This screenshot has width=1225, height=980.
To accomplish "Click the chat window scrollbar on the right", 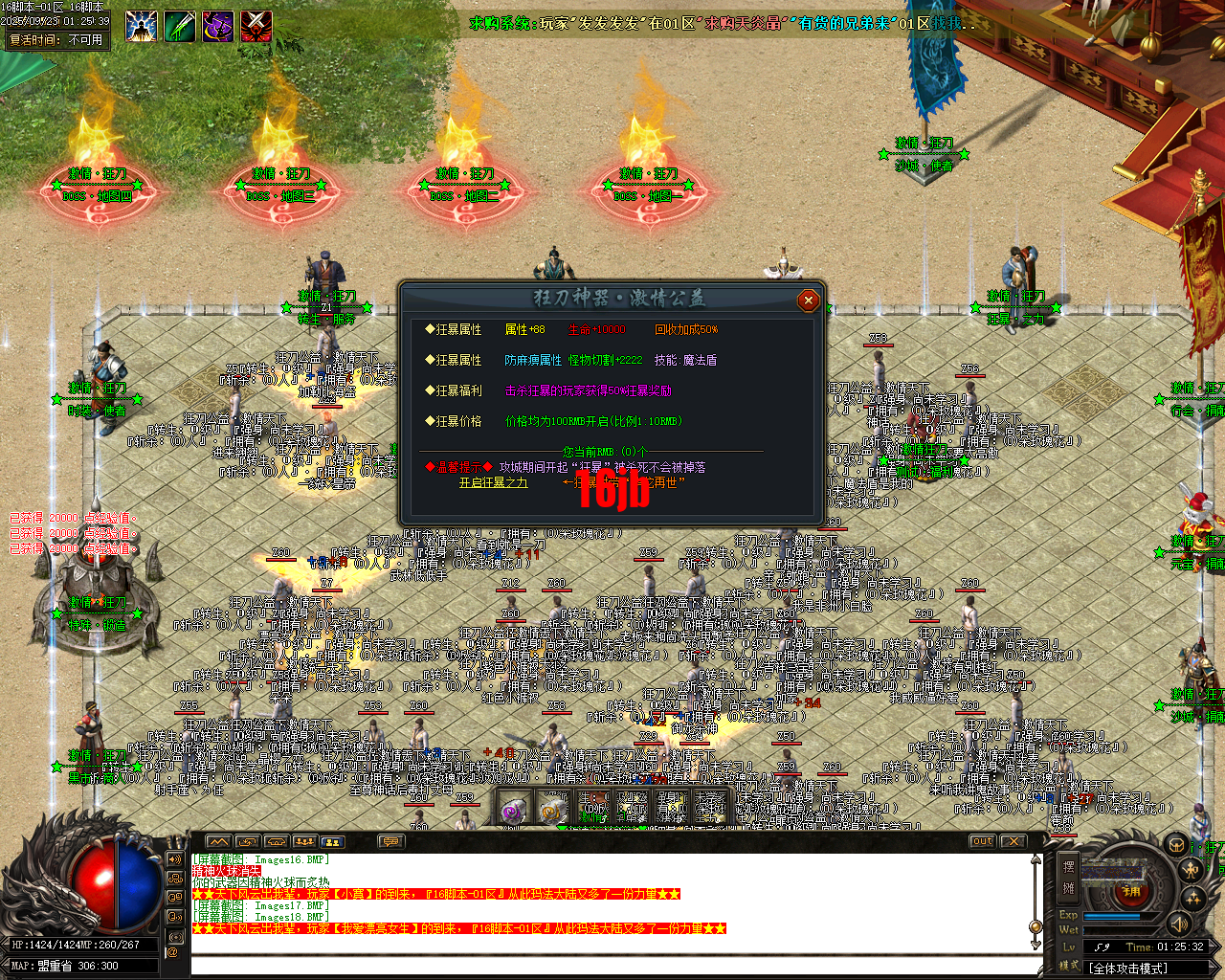I will point(1036,926).
